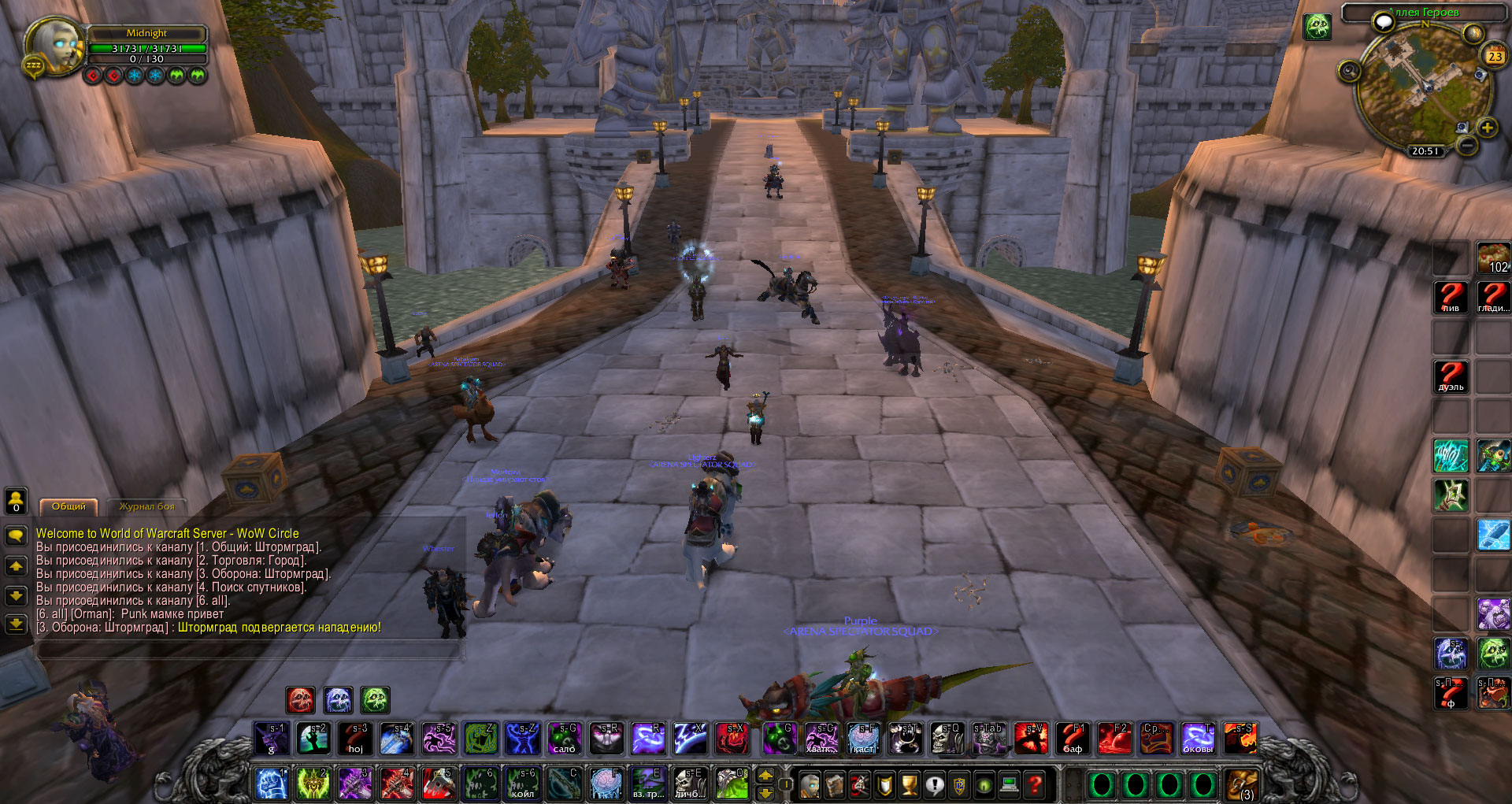Click the дуэль macro button
This screenshot has width=1512, height=804.
(1451, 376)
